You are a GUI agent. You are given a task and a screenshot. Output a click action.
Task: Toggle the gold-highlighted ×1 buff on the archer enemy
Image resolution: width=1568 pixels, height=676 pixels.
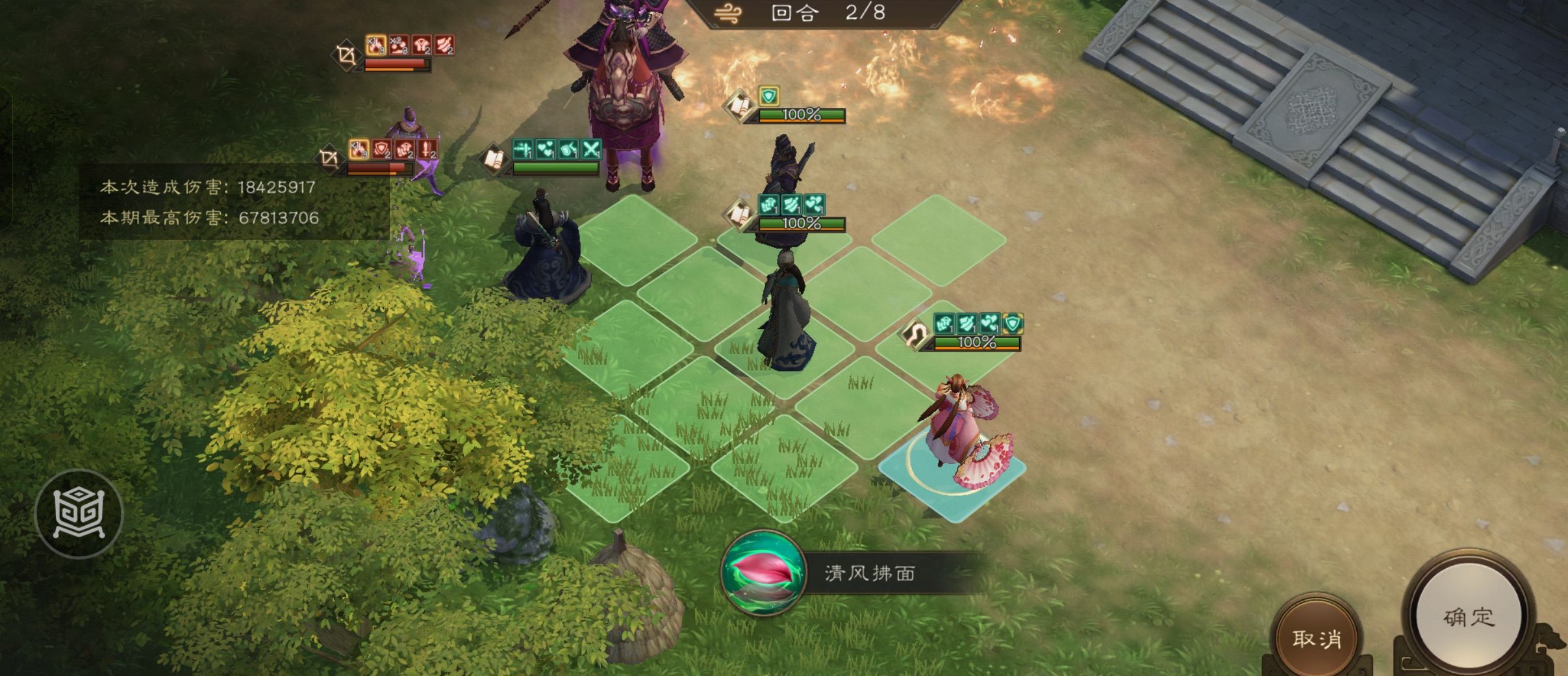point(359,149)
